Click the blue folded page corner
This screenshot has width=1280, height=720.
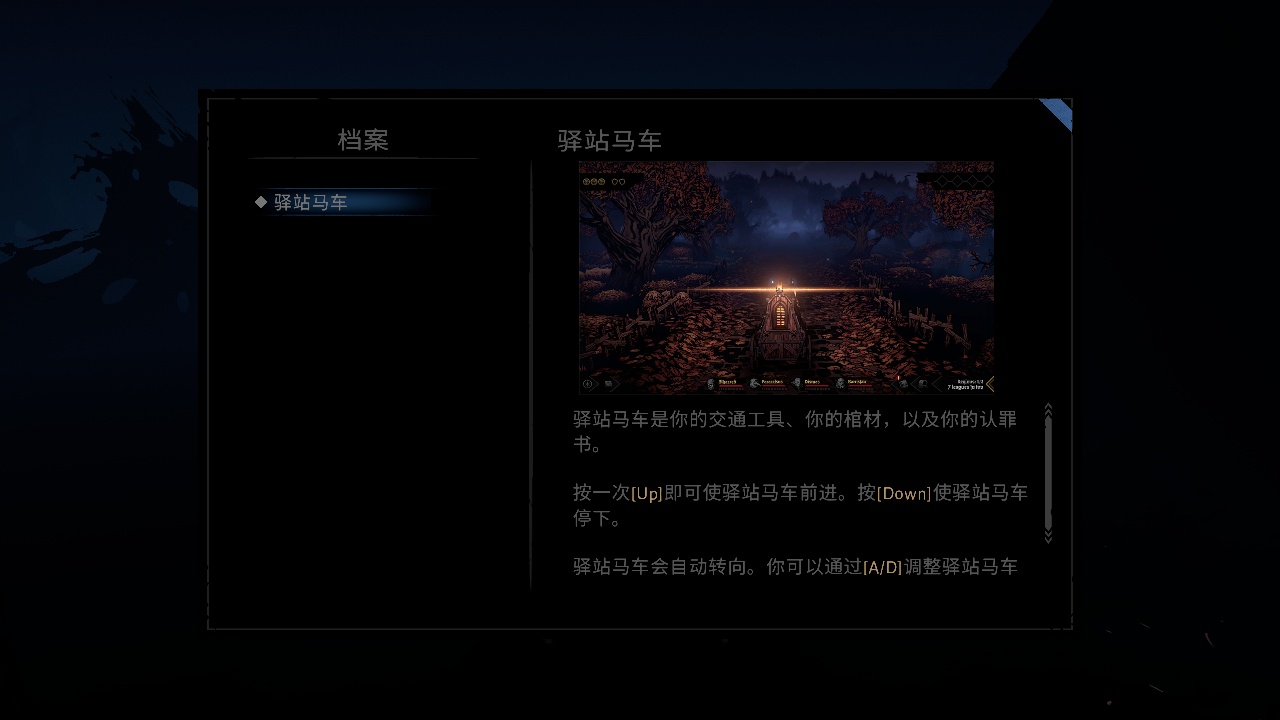coord(1059,112)
